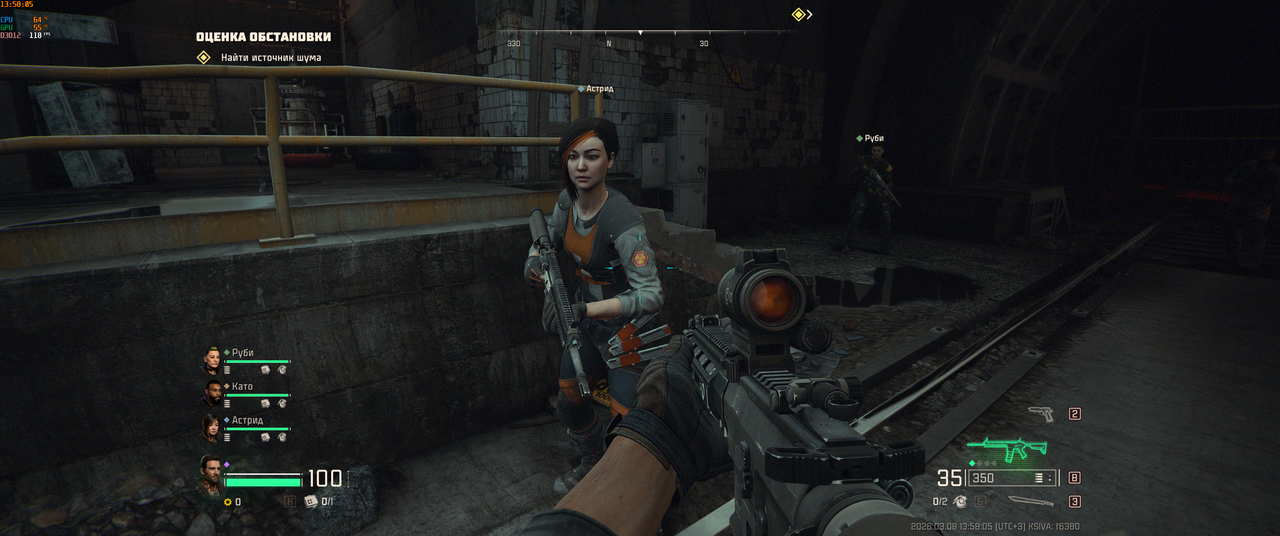Click Astrid's portrait in the squad list
The width and height of the screenshot is (1280, 536).
pyautogui.click(x=212, y=427)
